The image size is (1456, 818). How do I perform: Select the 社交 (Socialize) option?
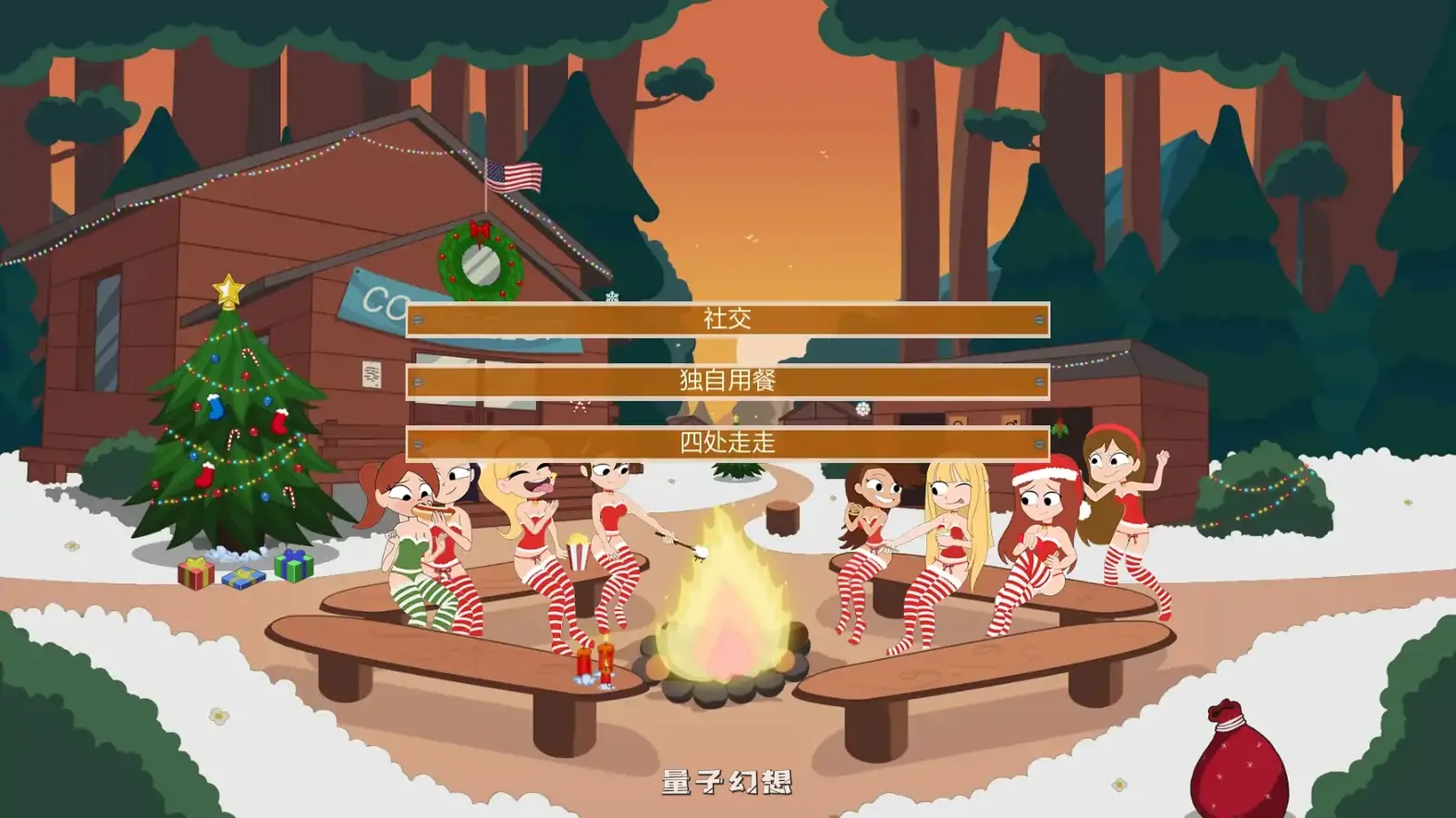(728, 321)
